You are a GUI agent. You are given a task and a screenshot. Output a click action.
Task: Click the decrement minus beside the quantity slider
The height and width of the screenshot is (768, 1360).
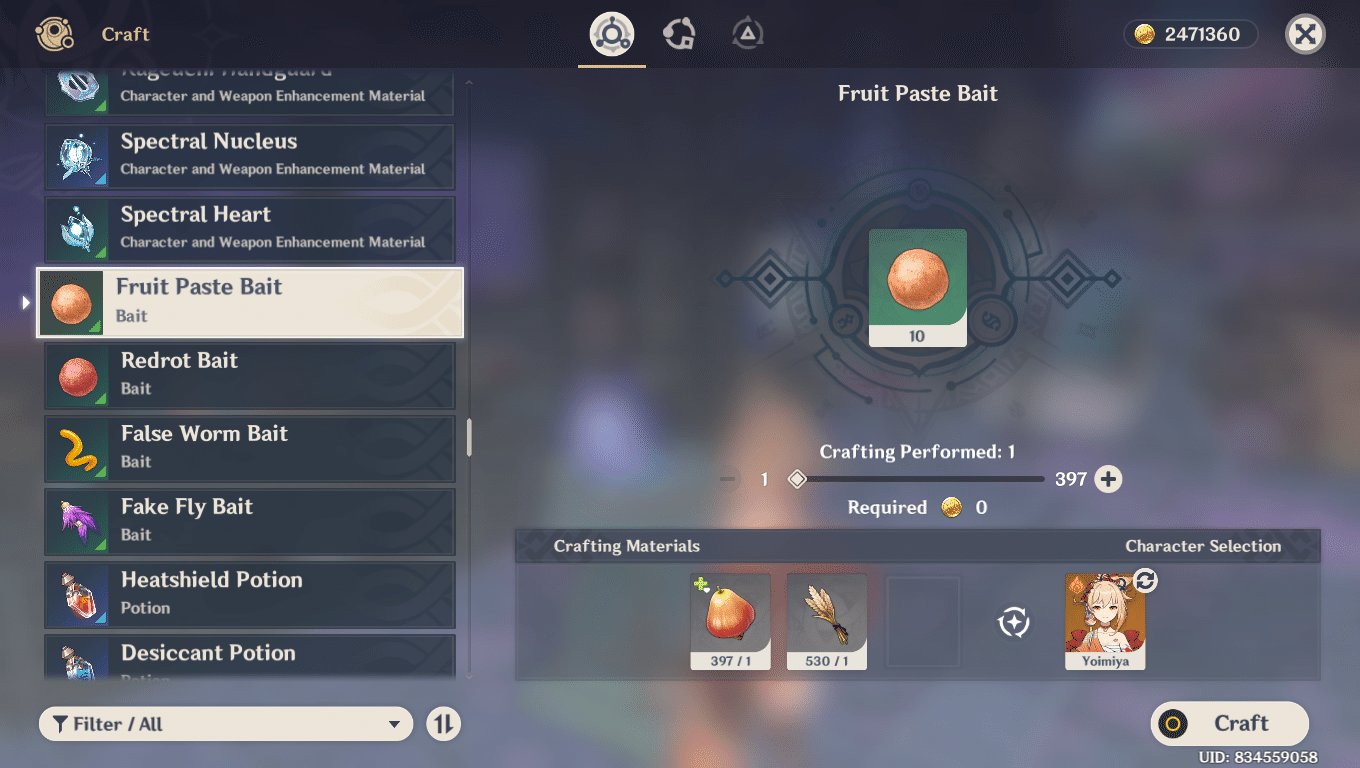pos(726,479)
